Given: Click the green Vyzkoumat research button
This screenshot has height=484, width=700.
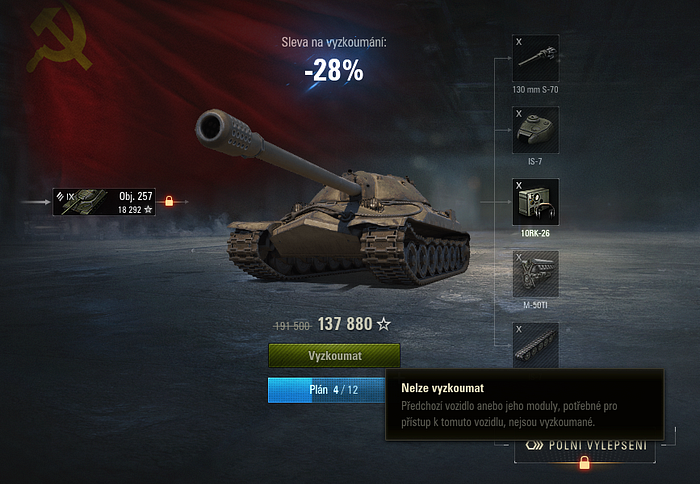Looking at the screenshot, I should pyautogui.click(x=334, y=356).
